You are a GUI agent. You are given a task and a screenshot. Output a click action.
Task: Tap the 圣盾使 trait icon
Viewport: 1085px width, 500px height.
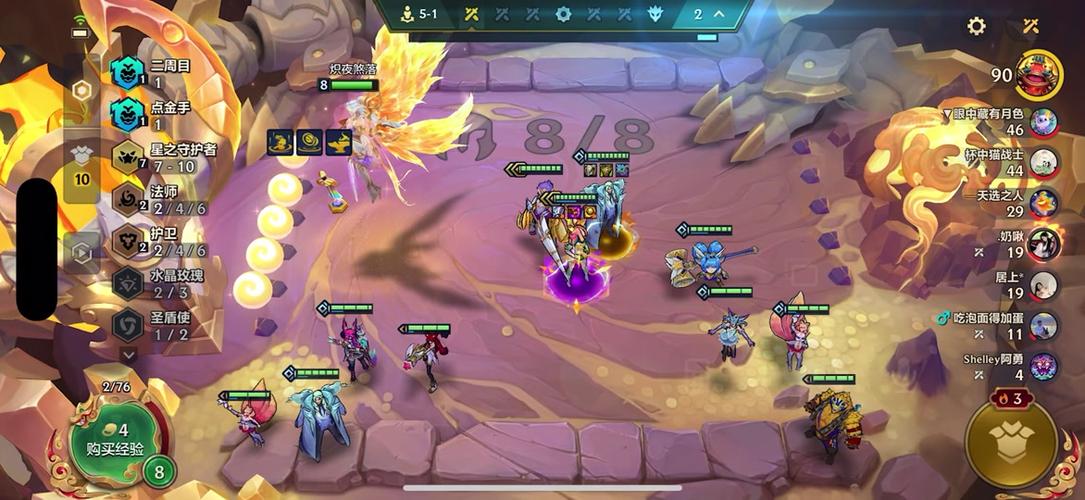tap(127, 325)
